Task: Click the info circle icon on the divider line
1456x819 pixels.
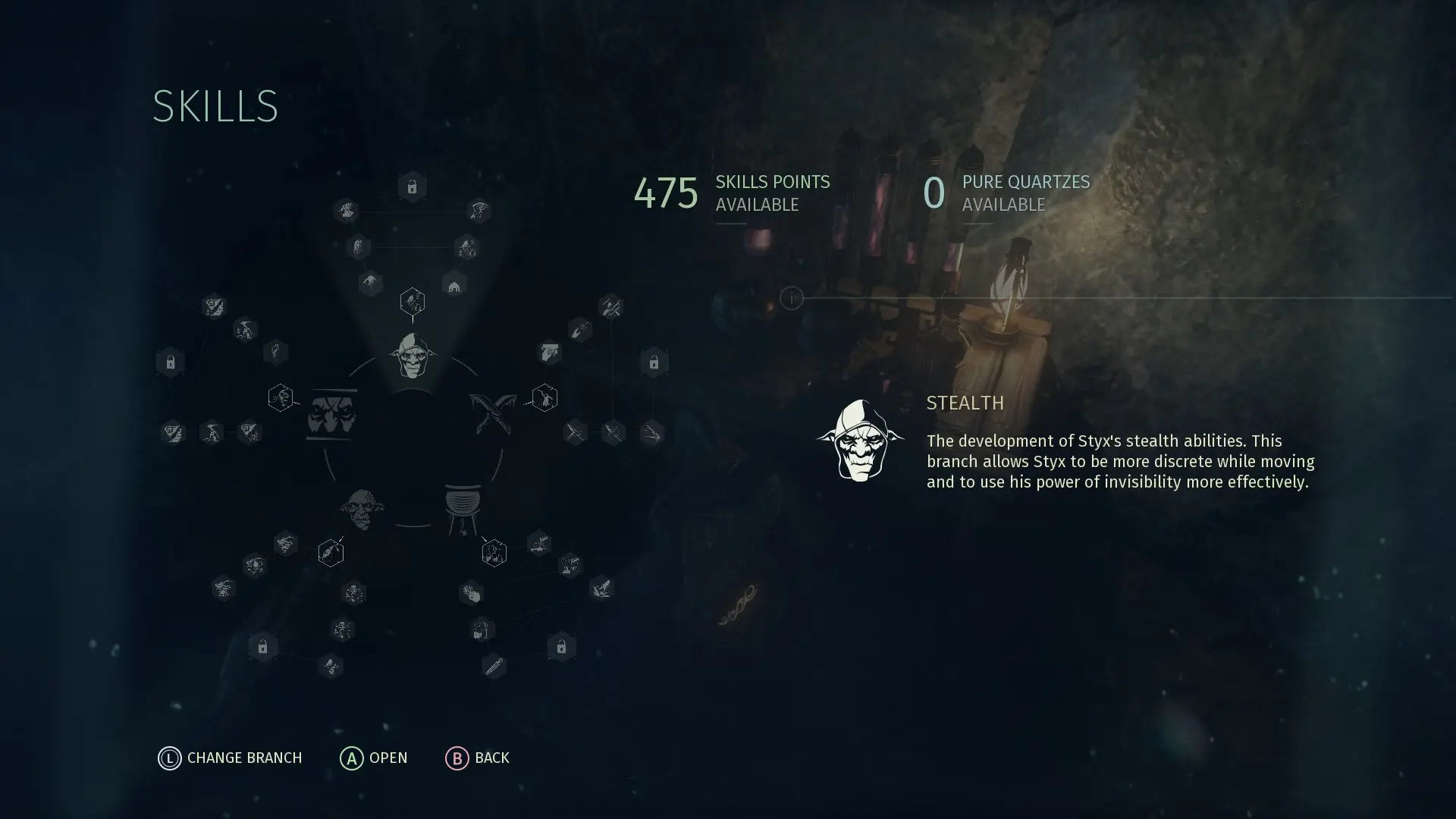Action: tap(791, 298)
